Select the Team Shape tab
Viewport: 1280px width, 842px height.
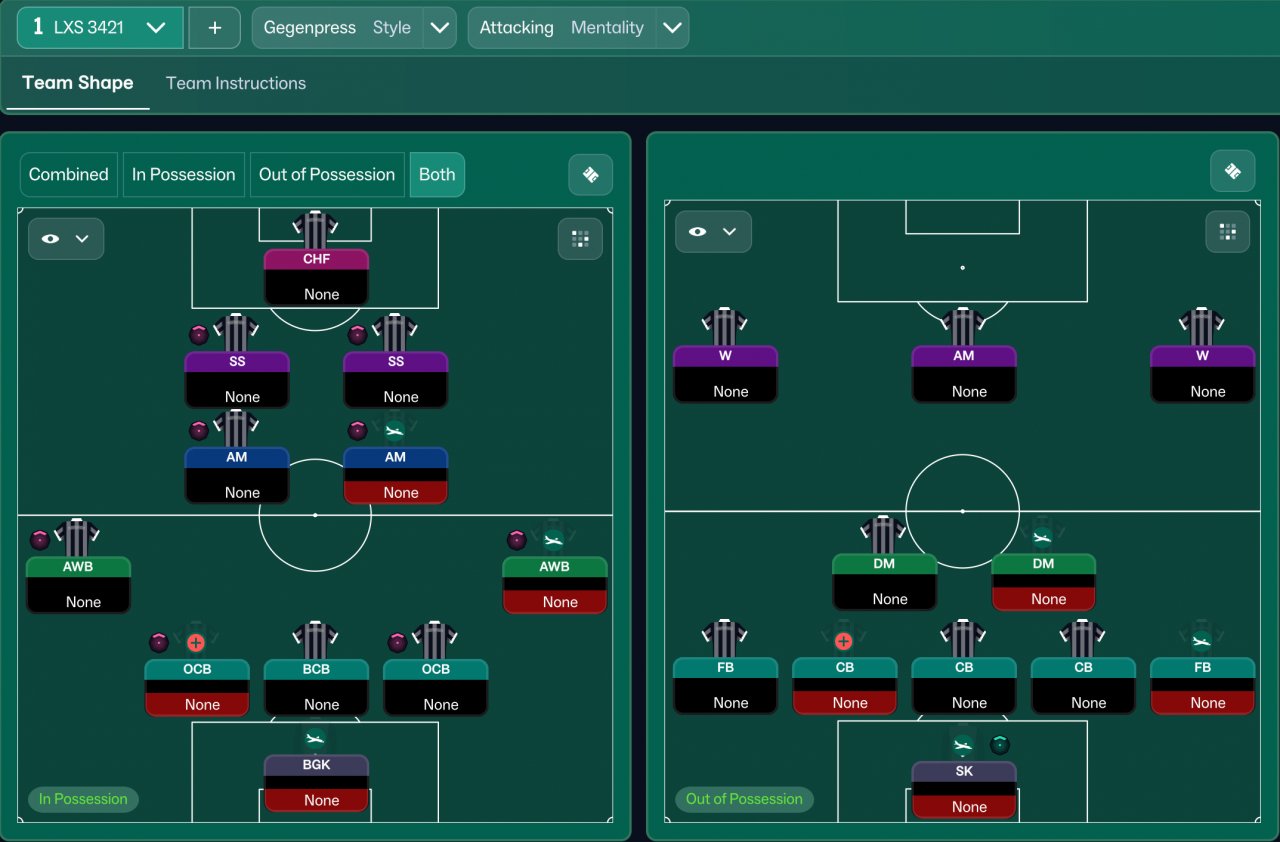click(x=77, y=83)
